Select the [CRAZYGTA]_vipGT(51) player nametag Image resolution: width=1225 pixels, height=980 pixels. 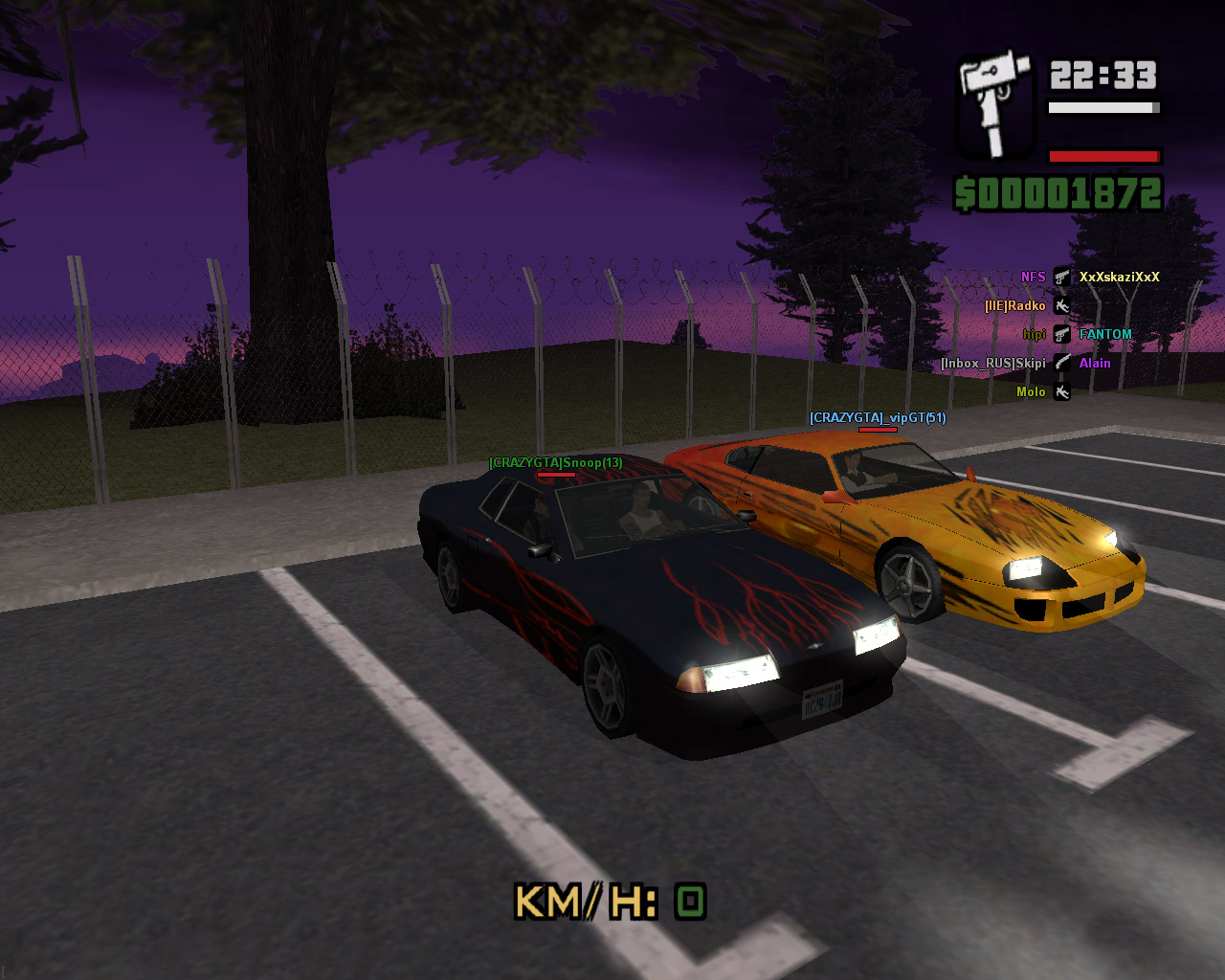point(877,418)
